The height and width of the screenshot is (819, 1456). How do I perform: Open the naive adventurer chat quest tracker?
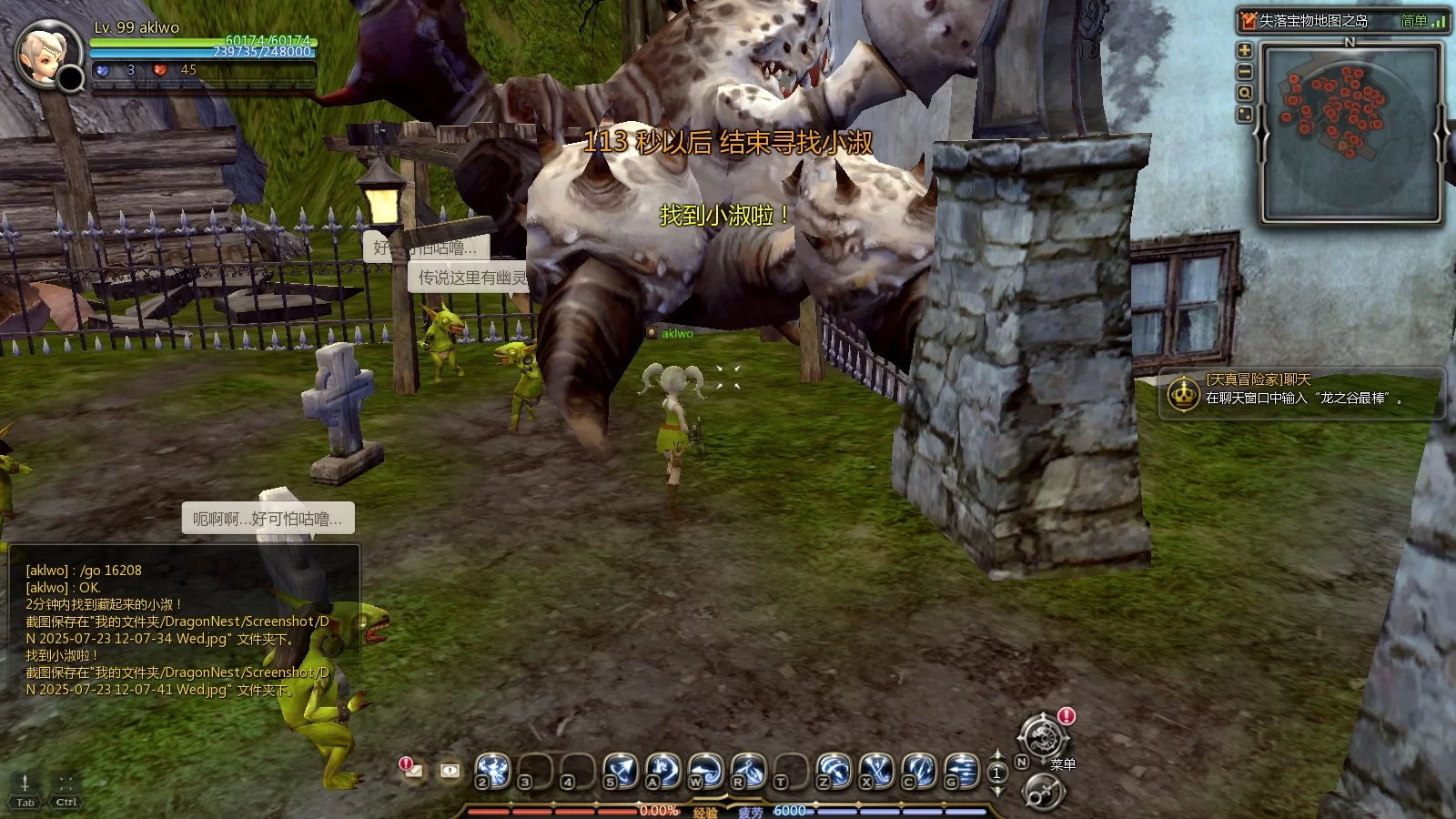1301,391
